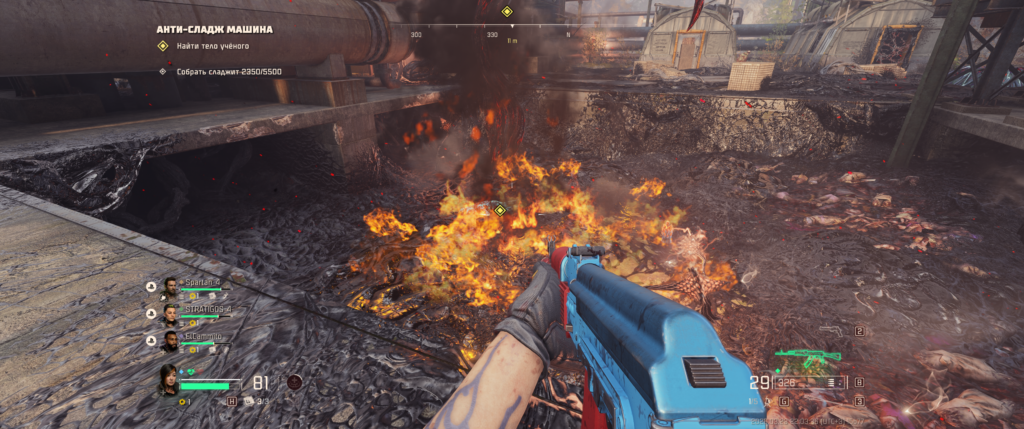Select teammate ElCaminito's portrait
The image size is (1024, 429).
pos(171,342)
